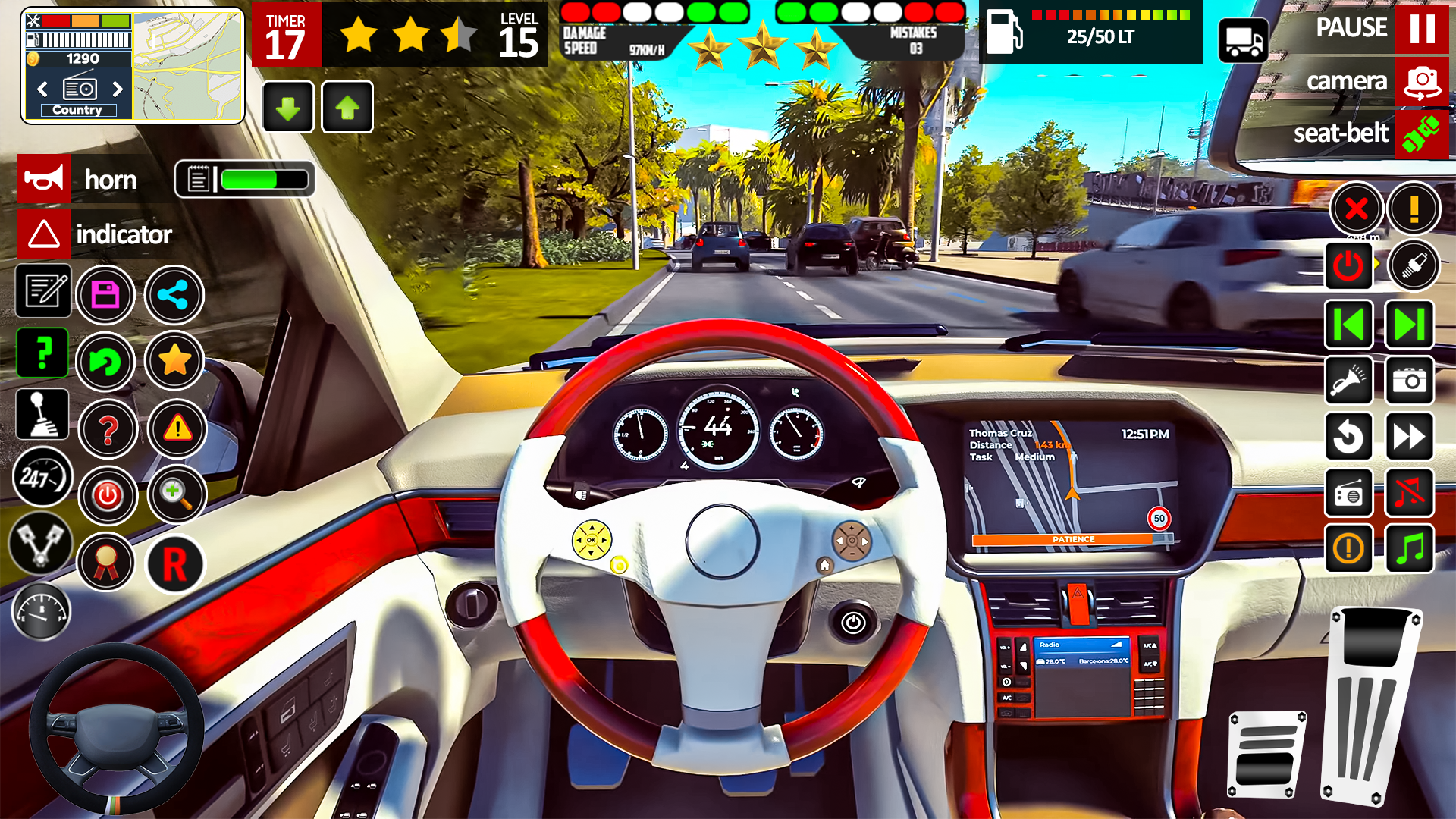Go to previous track button
Image resolution: width=1456 pixels, height=819 pixels.
[x=1349, y=325]
